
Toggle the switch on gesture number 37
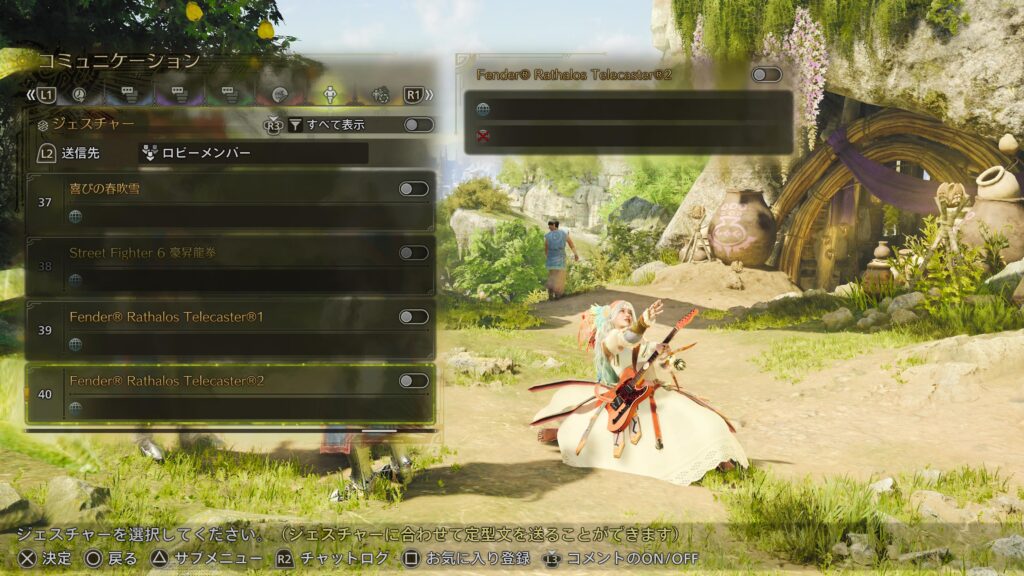[413, 189]
